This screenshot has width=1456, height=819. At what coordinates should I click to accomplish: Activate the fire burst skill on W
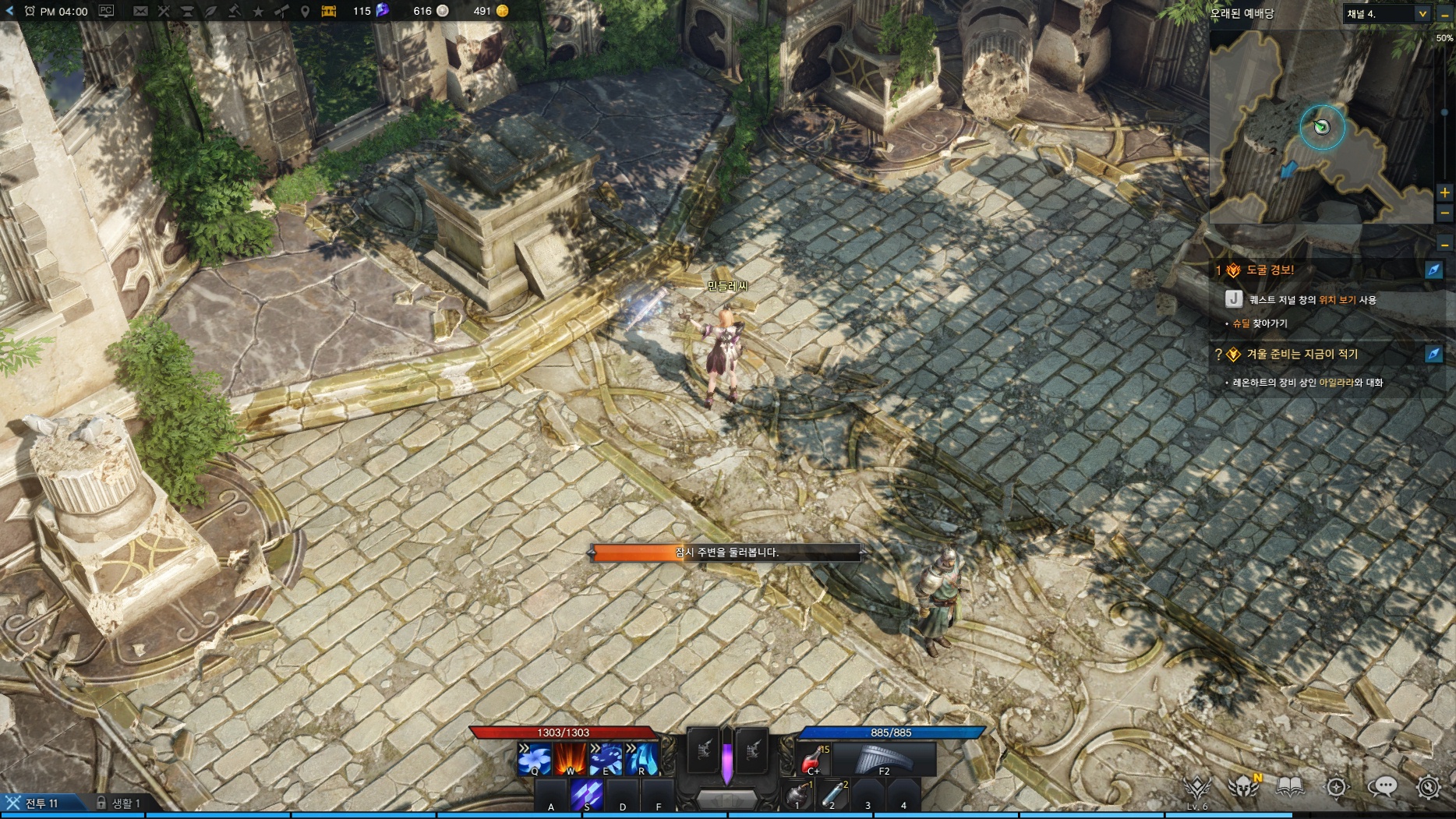pyautogui.click(x=571, y=758)
